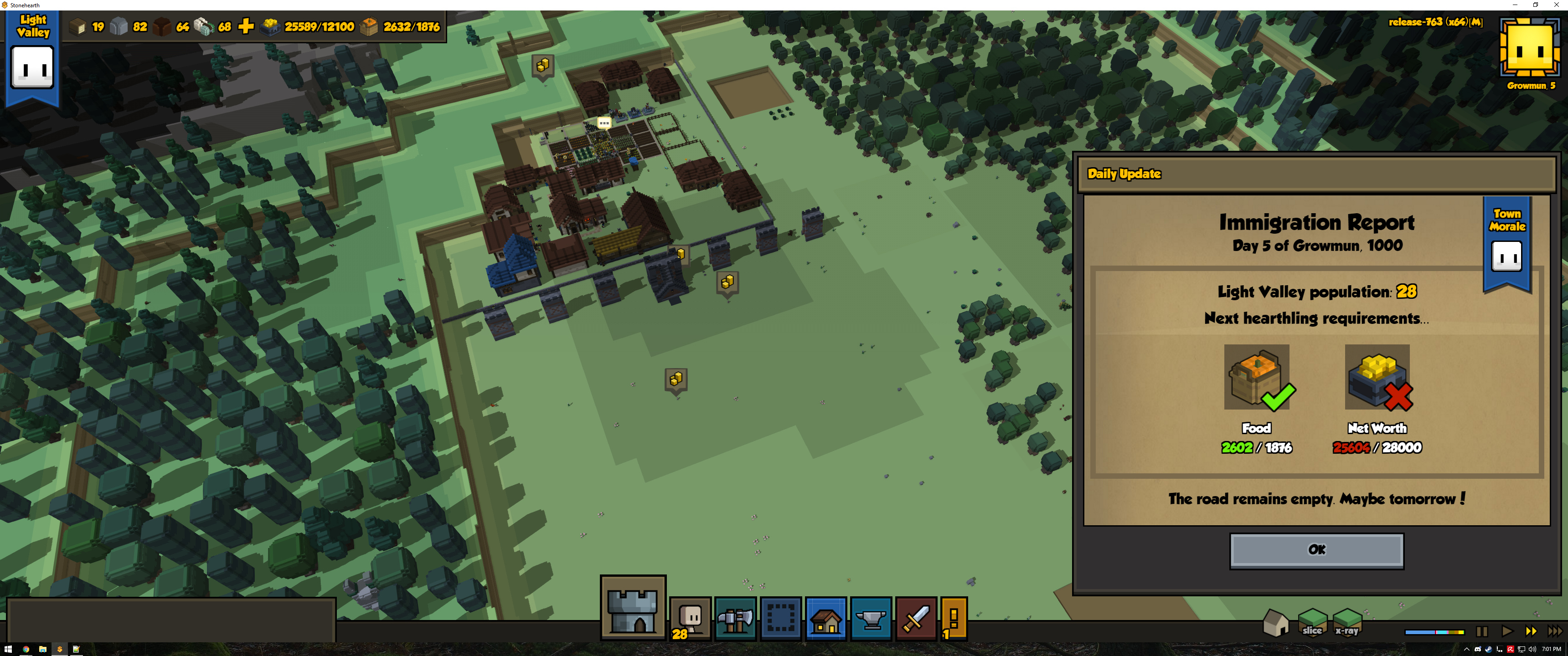Set game speed to double fast-forward

pyautogui.click(x=1530, y=632)
